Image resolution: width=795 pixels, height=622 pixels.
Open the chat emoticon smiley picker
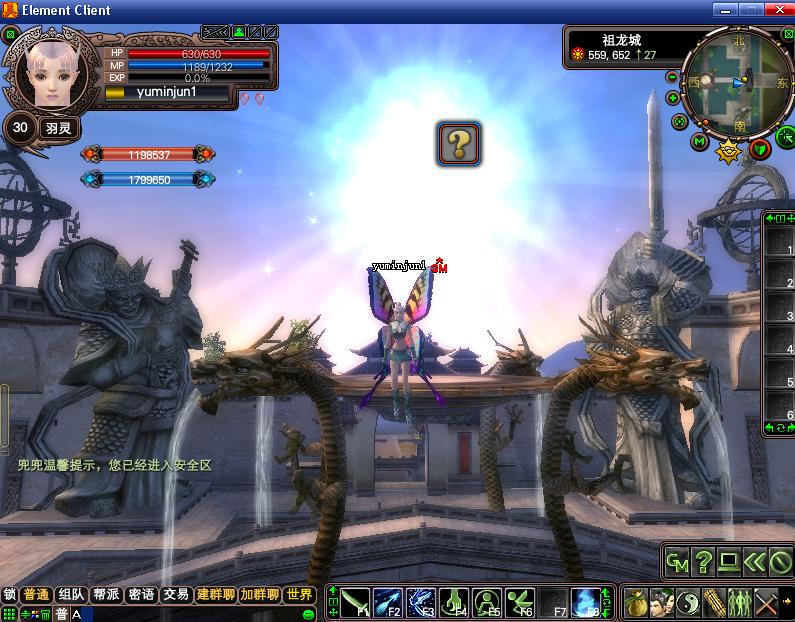click(308, 614)
